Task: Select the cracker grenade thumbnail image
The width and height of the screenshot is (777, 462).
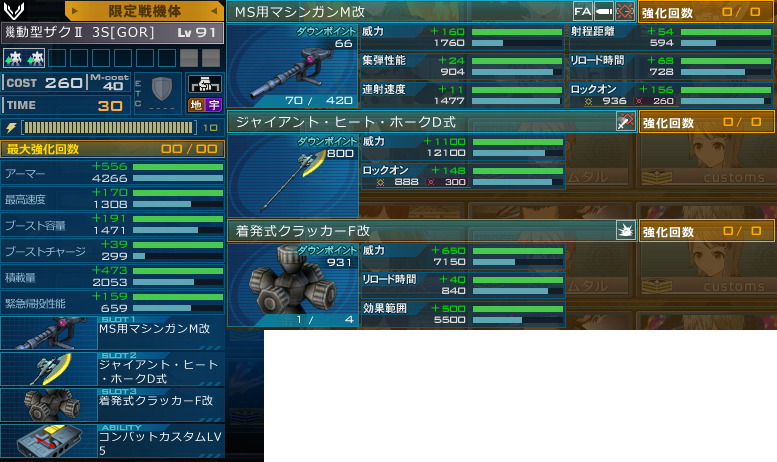Action: (293, 284)
